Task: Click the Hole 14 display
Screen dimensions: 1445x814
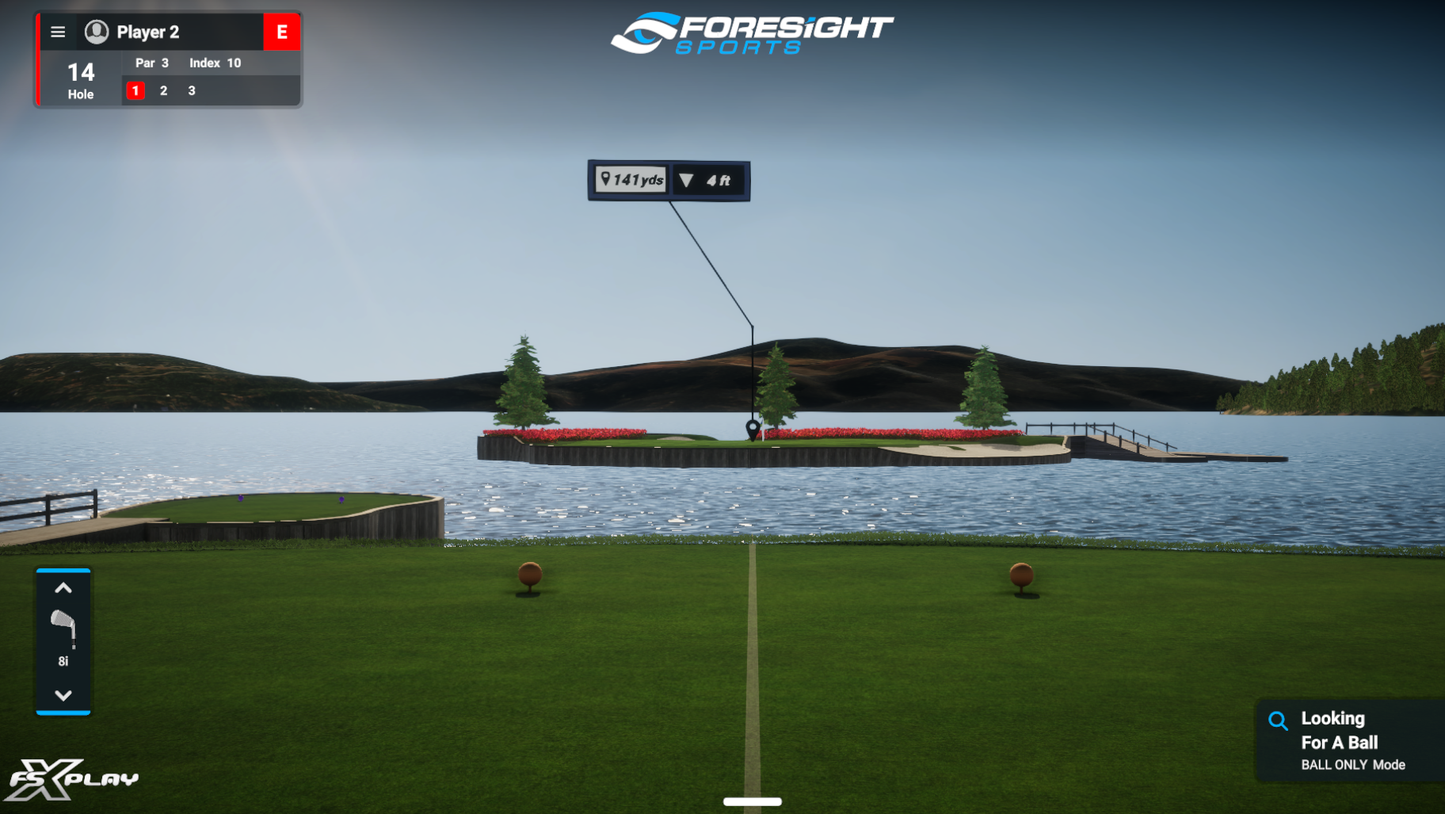Action: tap(80, 78)
